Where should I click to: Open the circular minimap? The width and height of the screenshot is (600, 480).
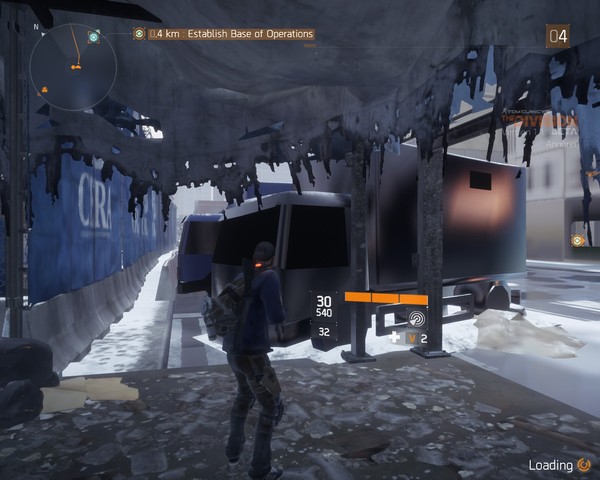(x=73, y=66)
